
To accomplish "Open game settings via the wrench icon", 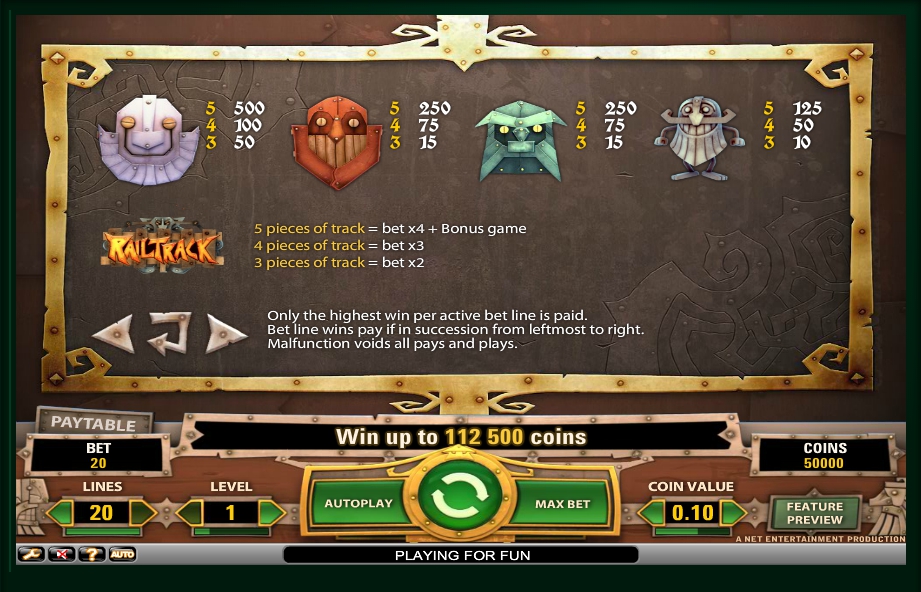I will click(x=30, y=553).
